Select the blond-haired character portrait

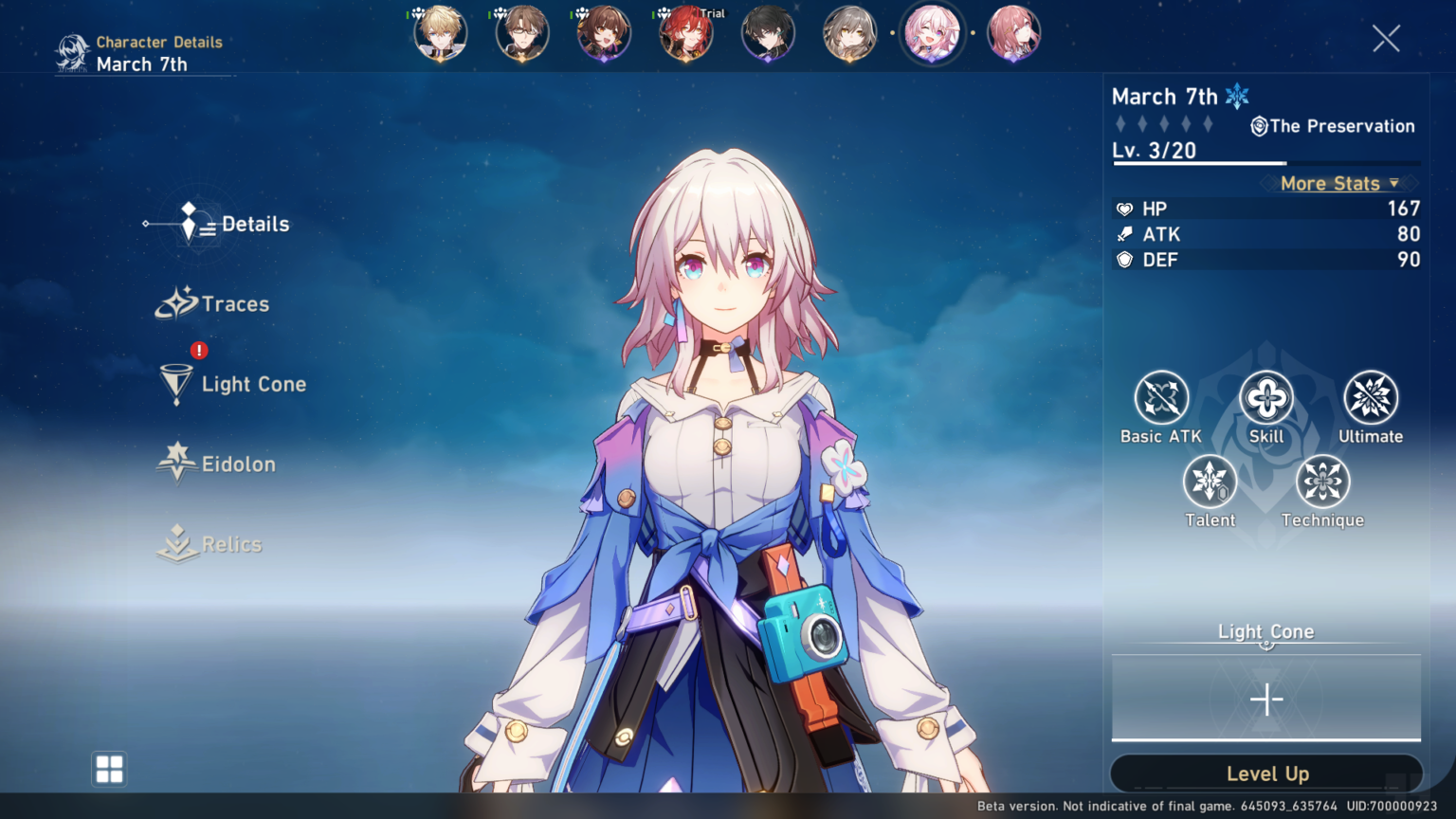click(441, 34)
